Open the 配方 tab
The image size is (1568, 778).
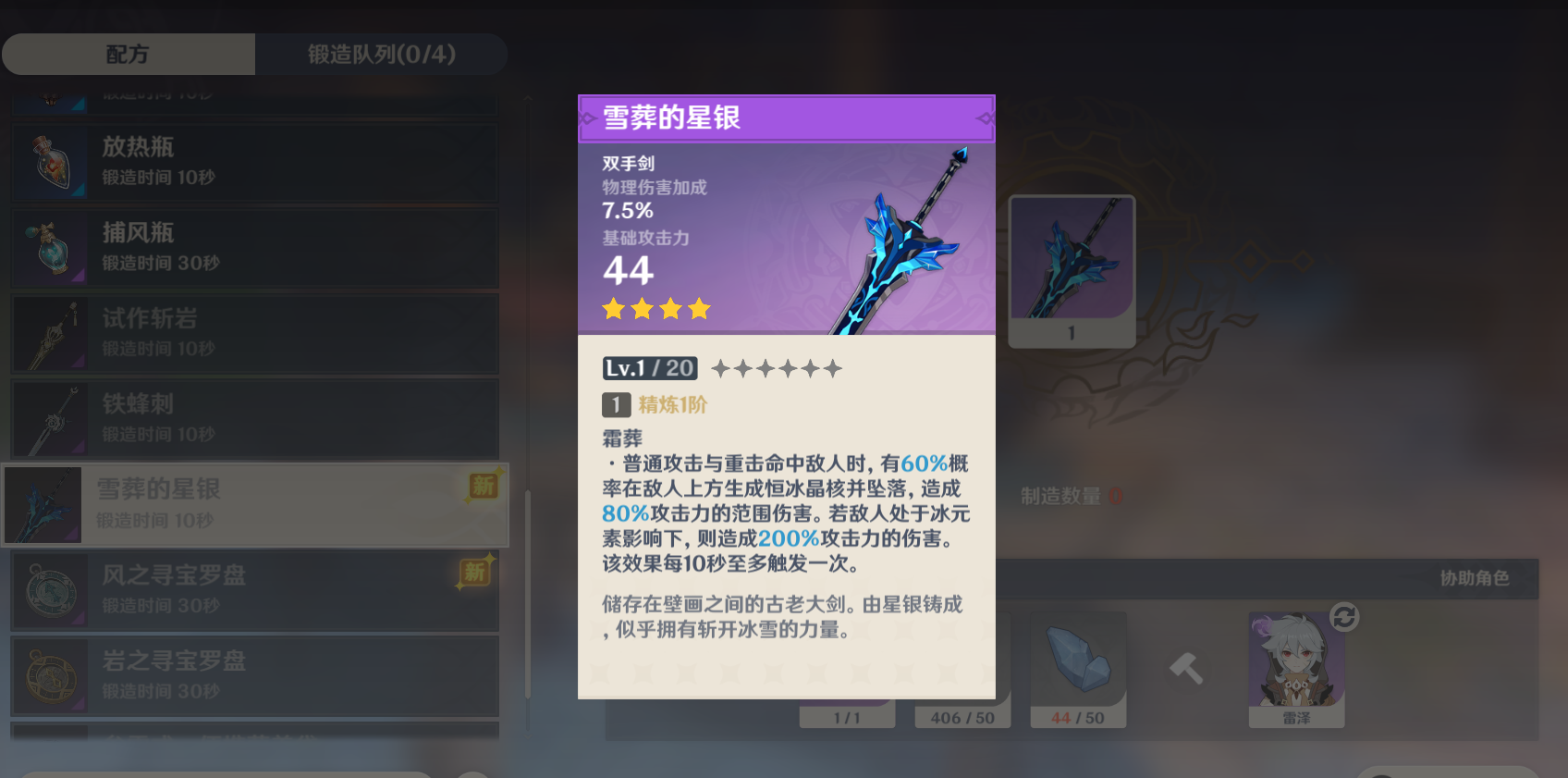129,54
